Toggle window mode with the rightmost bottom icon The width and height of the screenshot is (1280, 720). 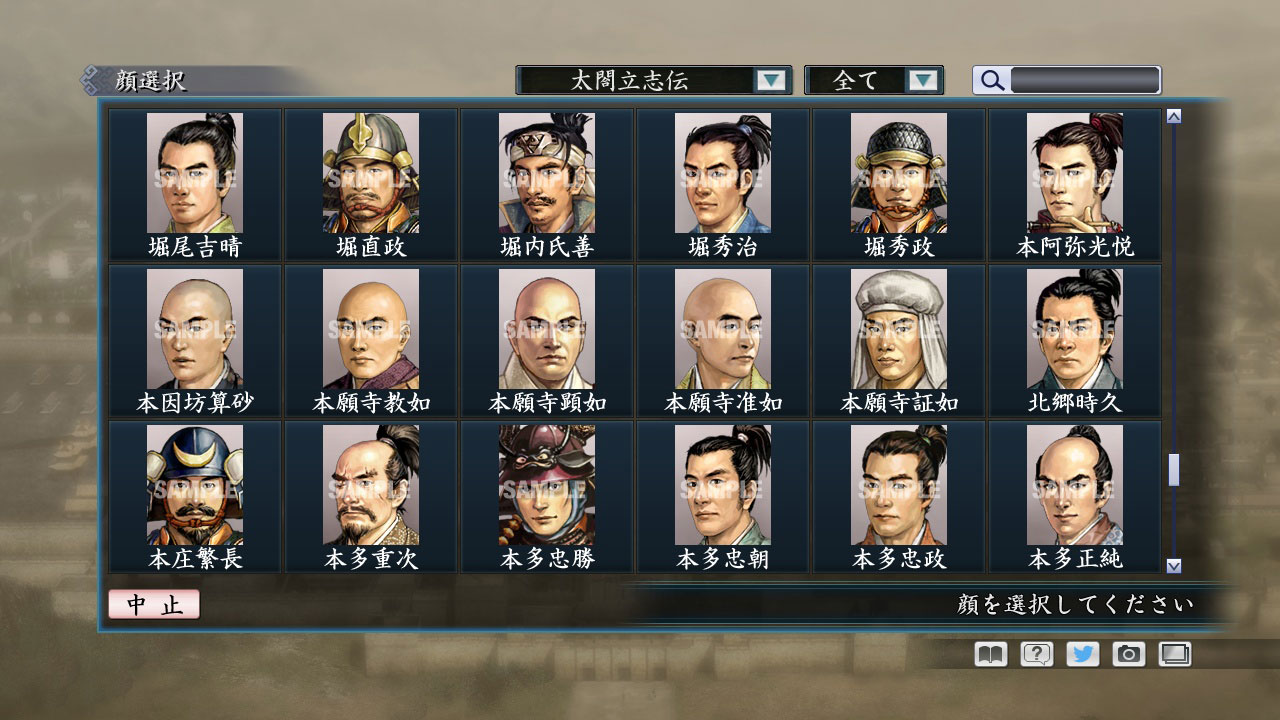click(x=1175, y=654)
